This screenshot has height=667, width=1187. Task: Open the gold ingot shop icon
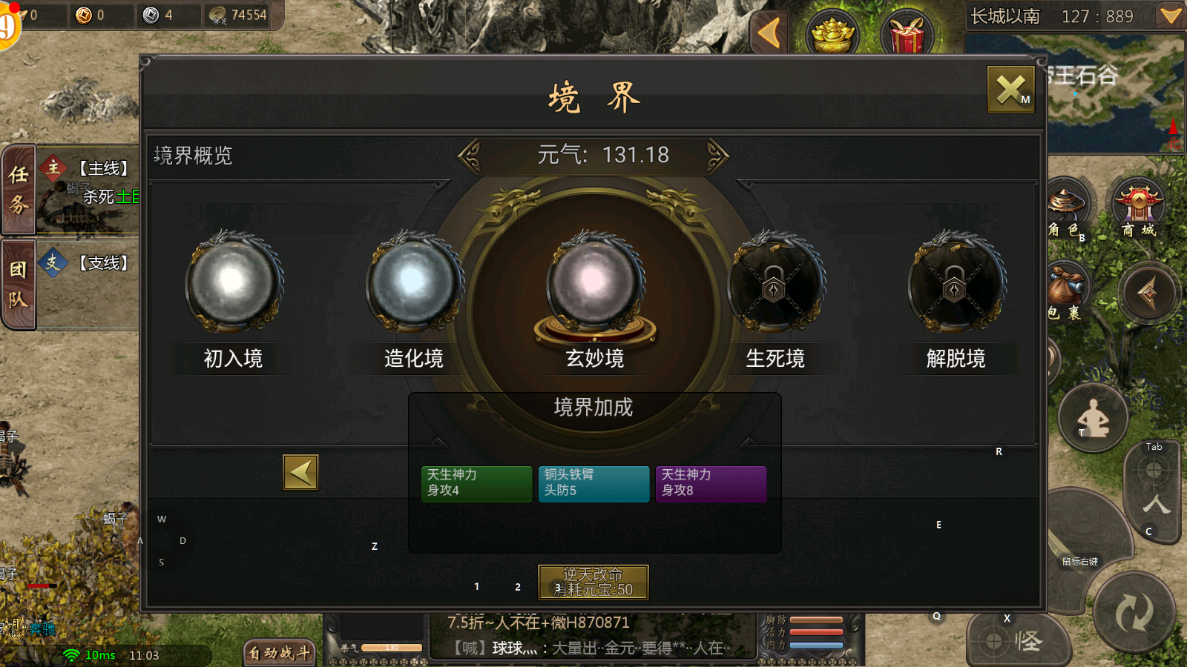[832, 36]
